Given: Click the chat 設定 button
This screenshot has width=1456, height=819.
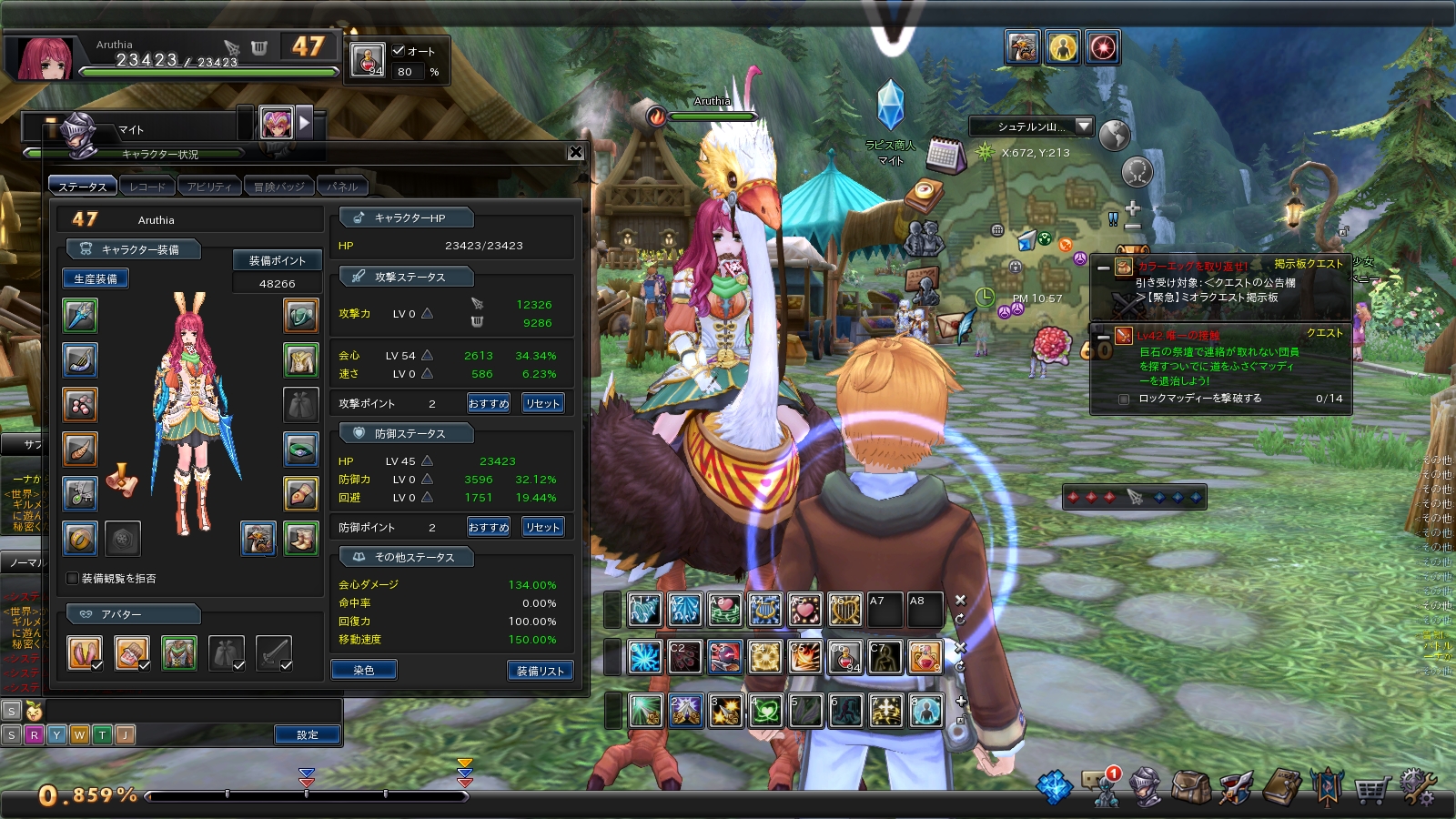Looking at the screenshot, I should pos(308,734).
